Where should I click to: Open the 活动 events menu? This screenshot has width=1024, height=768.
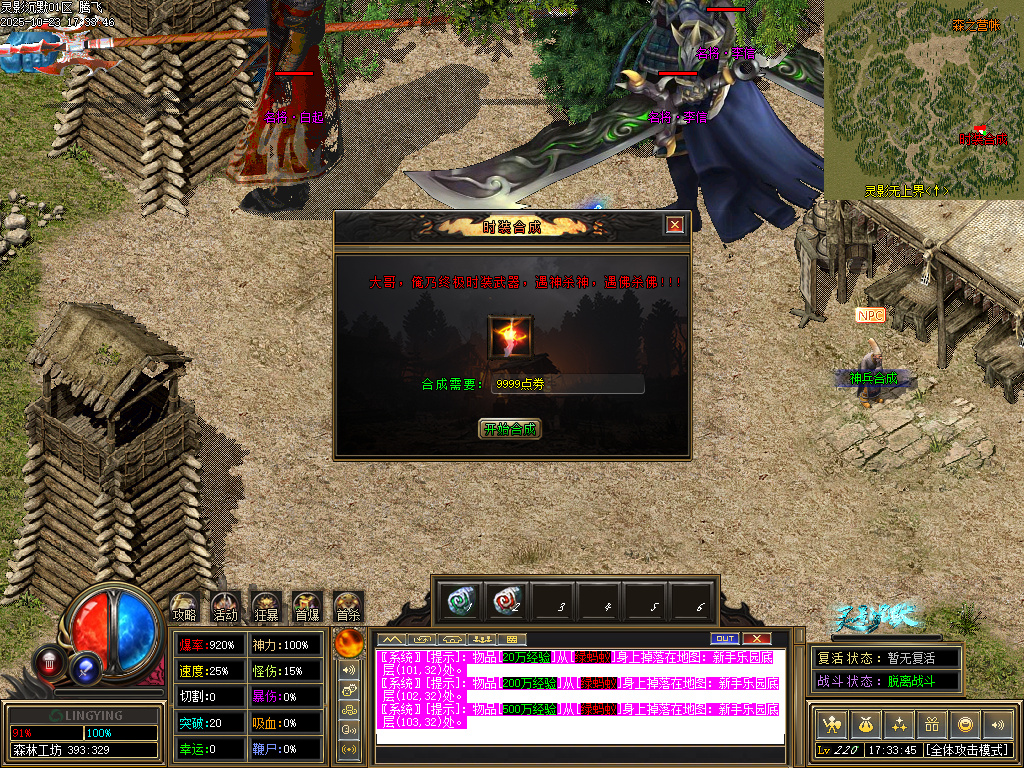[x=225, y=604]
